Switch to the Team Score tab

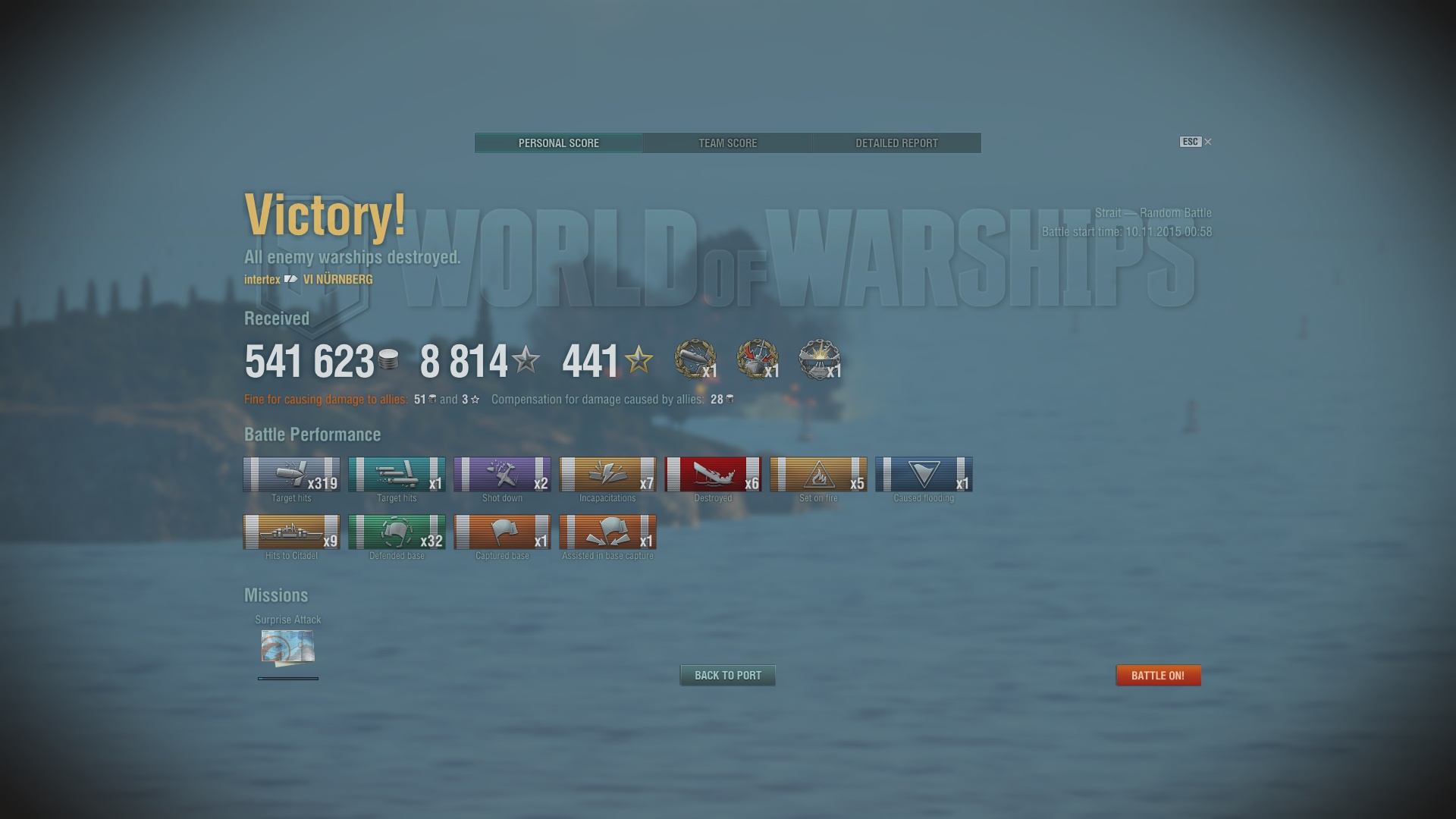(727, 143)
